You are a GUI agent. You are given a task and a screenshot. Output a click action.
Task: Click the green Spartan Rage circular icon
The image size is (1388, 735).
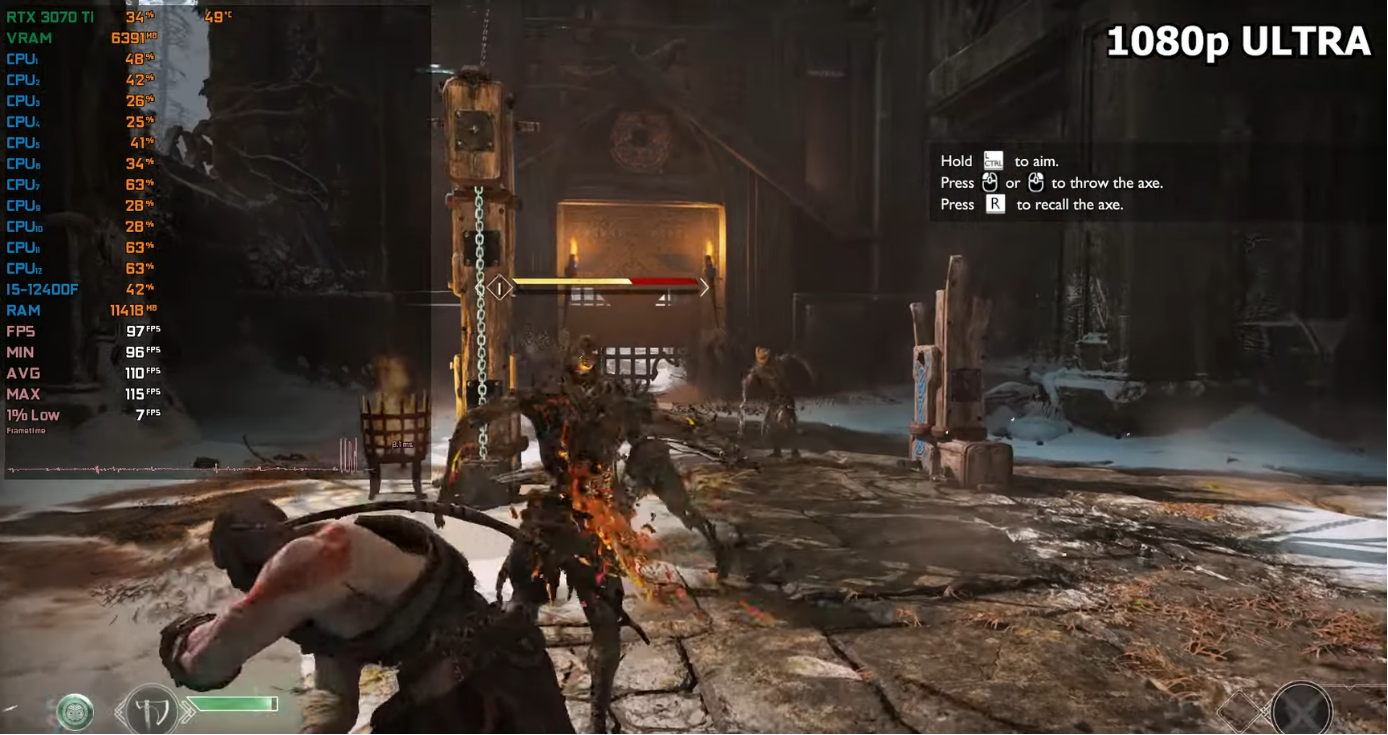click(x=74, y=712)
